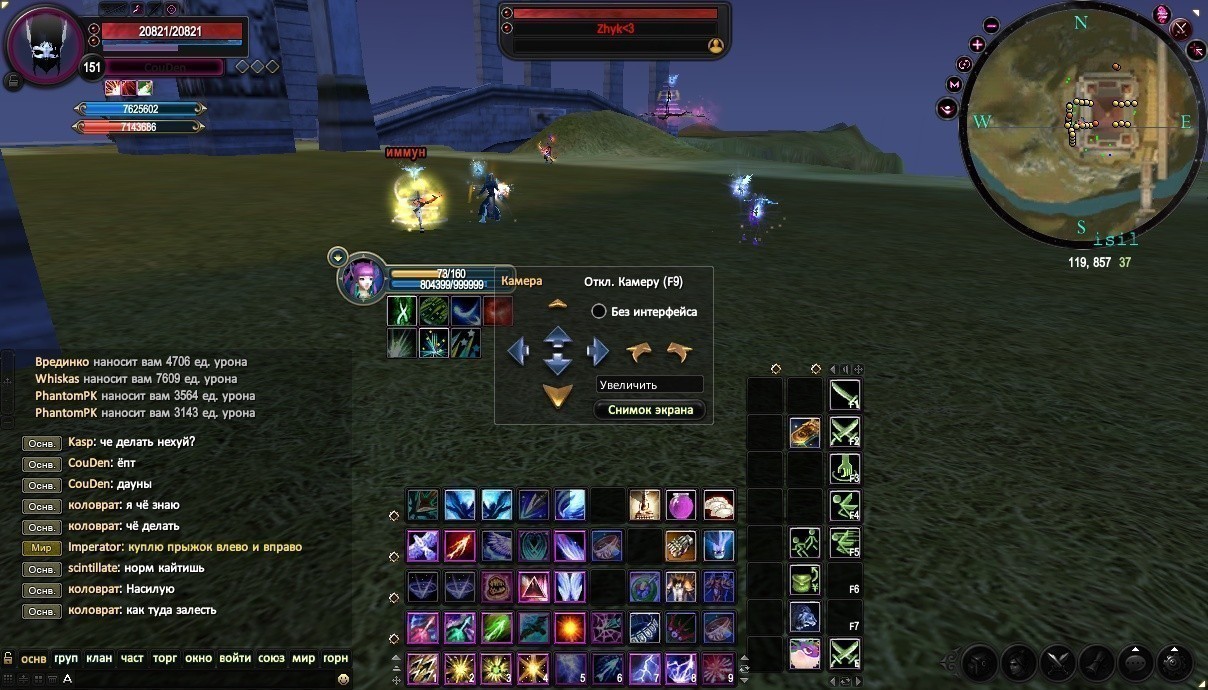
Task: Use the running figure F5 action
Action: [x=804, y=543]
